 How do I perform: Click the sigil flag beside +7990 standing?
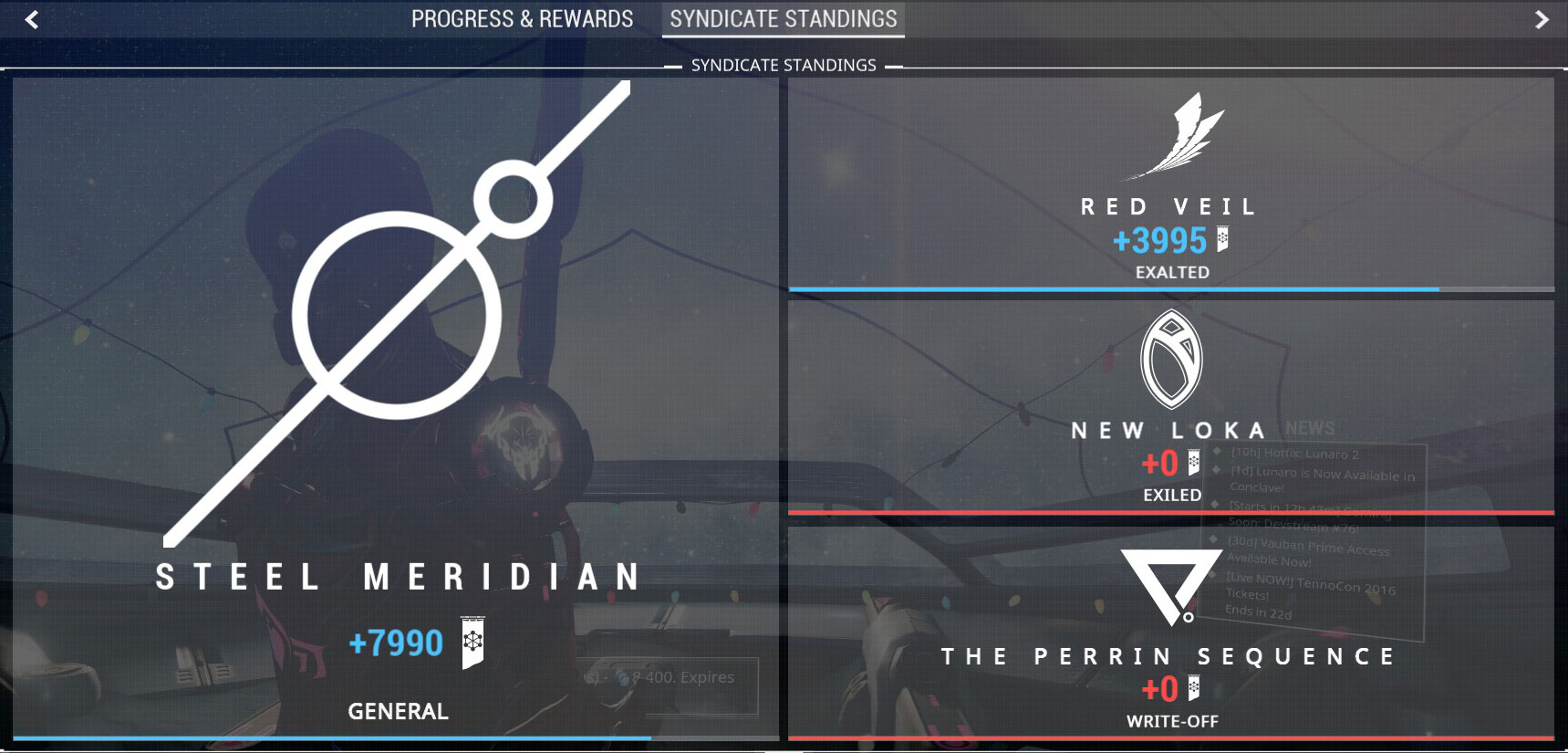pos(472,643)
